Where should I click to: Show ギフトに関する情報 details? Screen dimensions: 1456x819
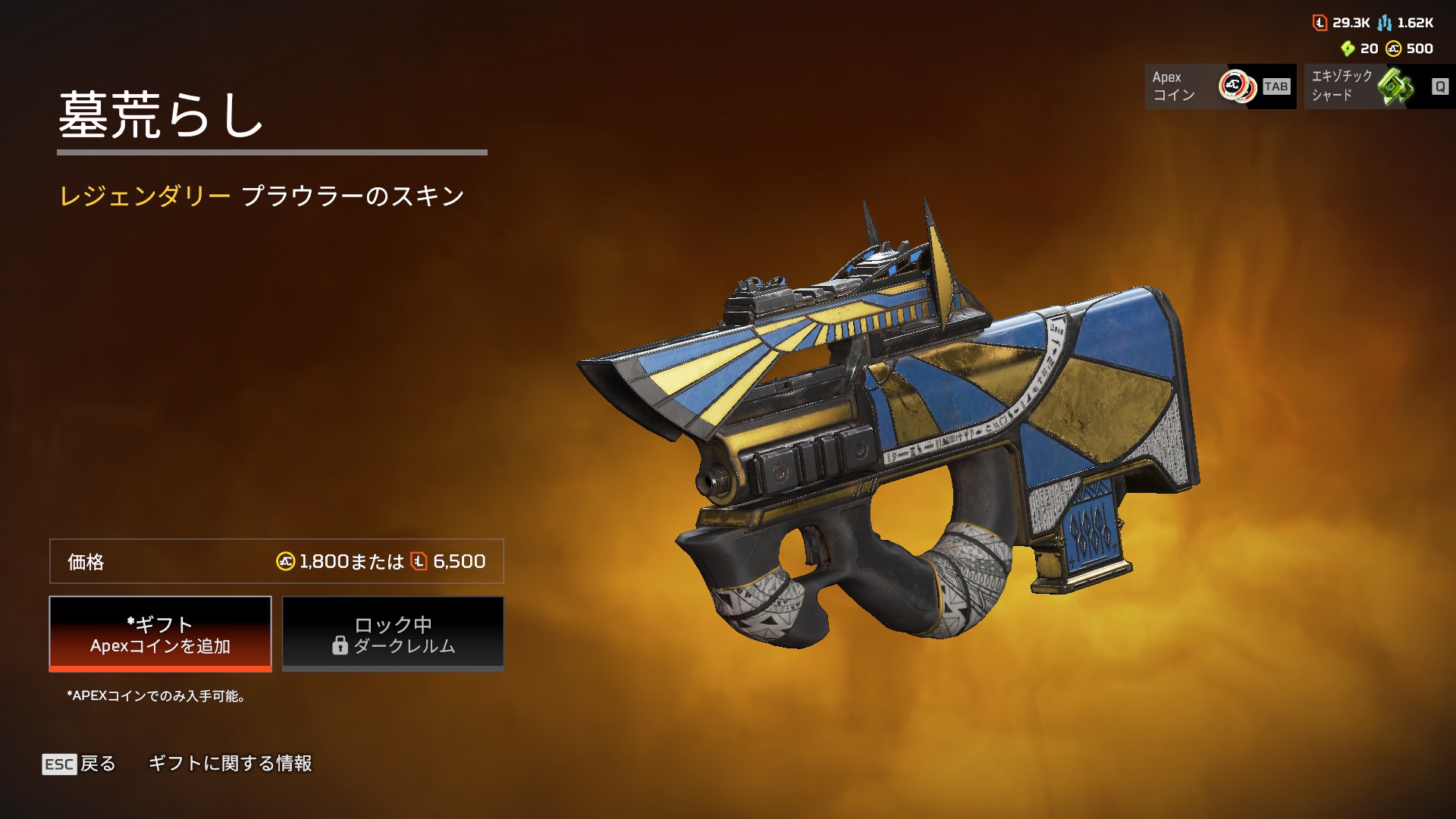[230, 764]
